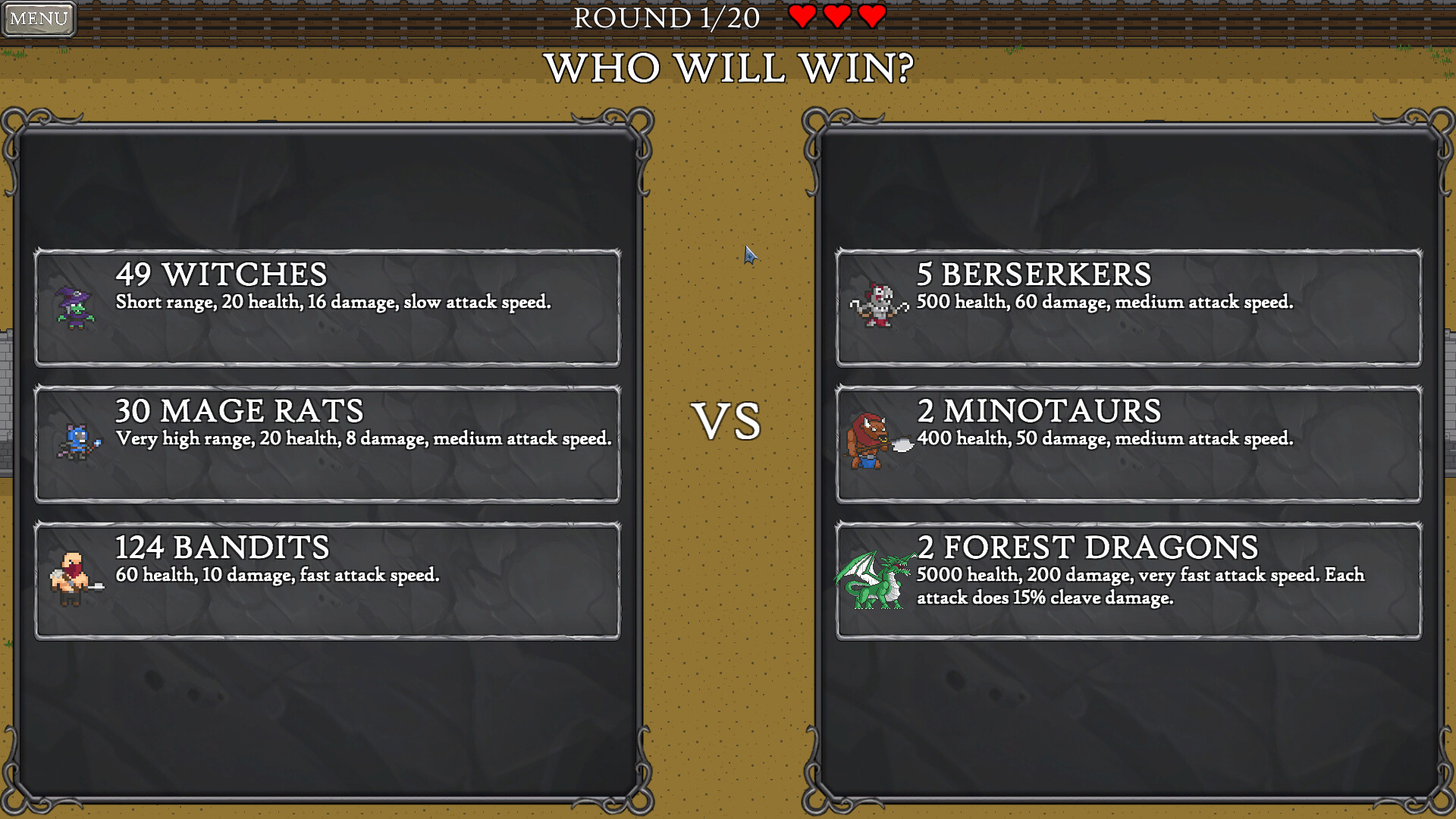Image resolution: width=1456 pixels, height=819 pixels.
Task: Click the first heart icon
Action: point(804,17)
